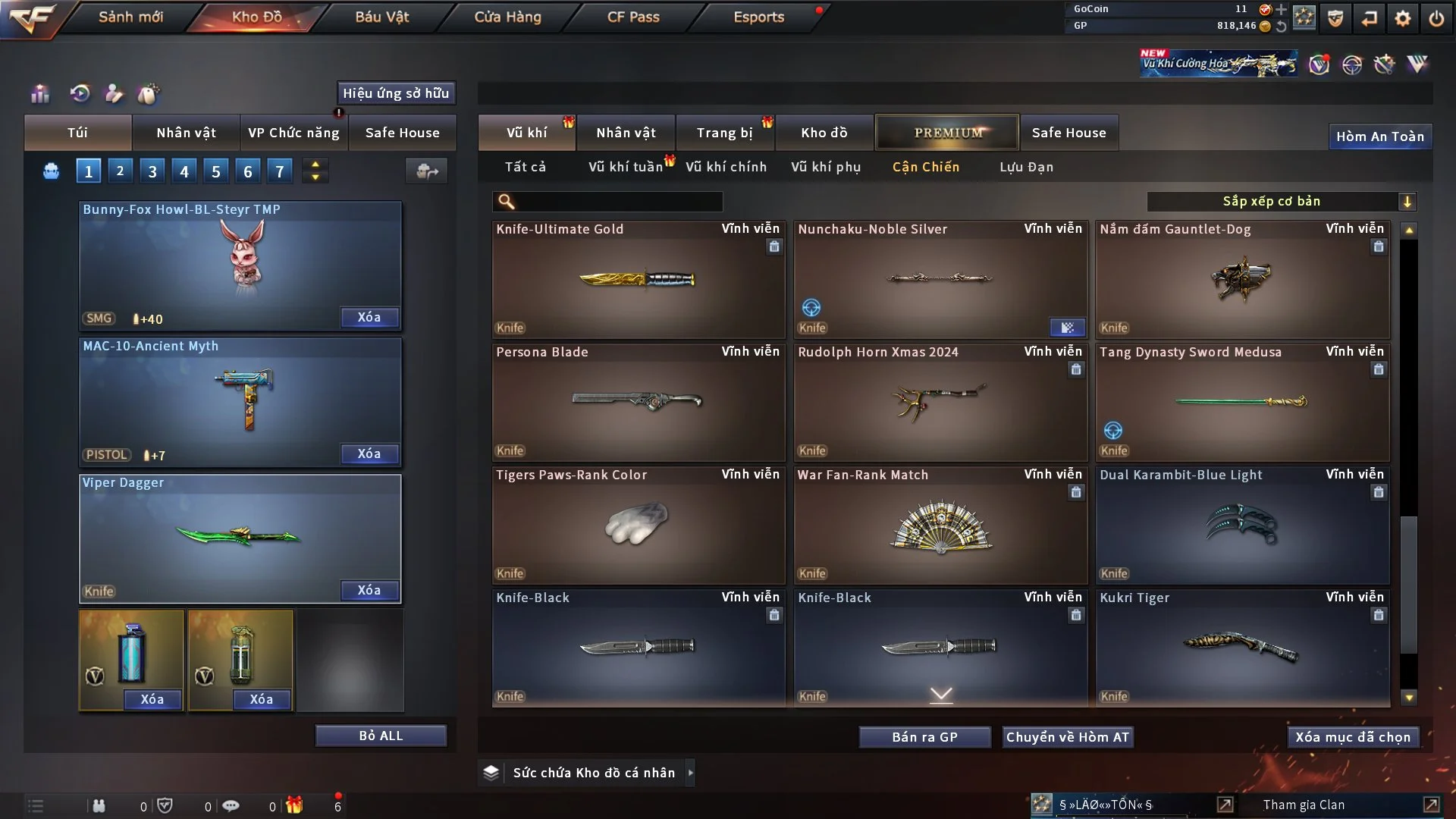Open the gear settings icon
Screen dimensions: 1456x819
[x=1403, y=18]
